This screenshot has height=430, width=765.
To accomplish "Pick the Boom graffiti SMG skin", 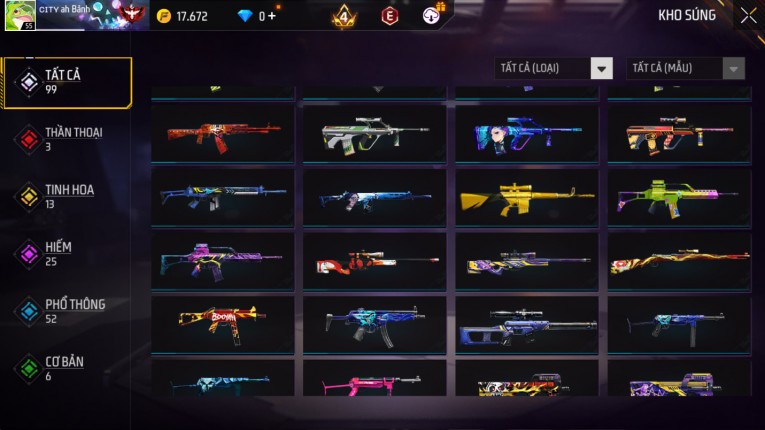I will coord(223,323).
